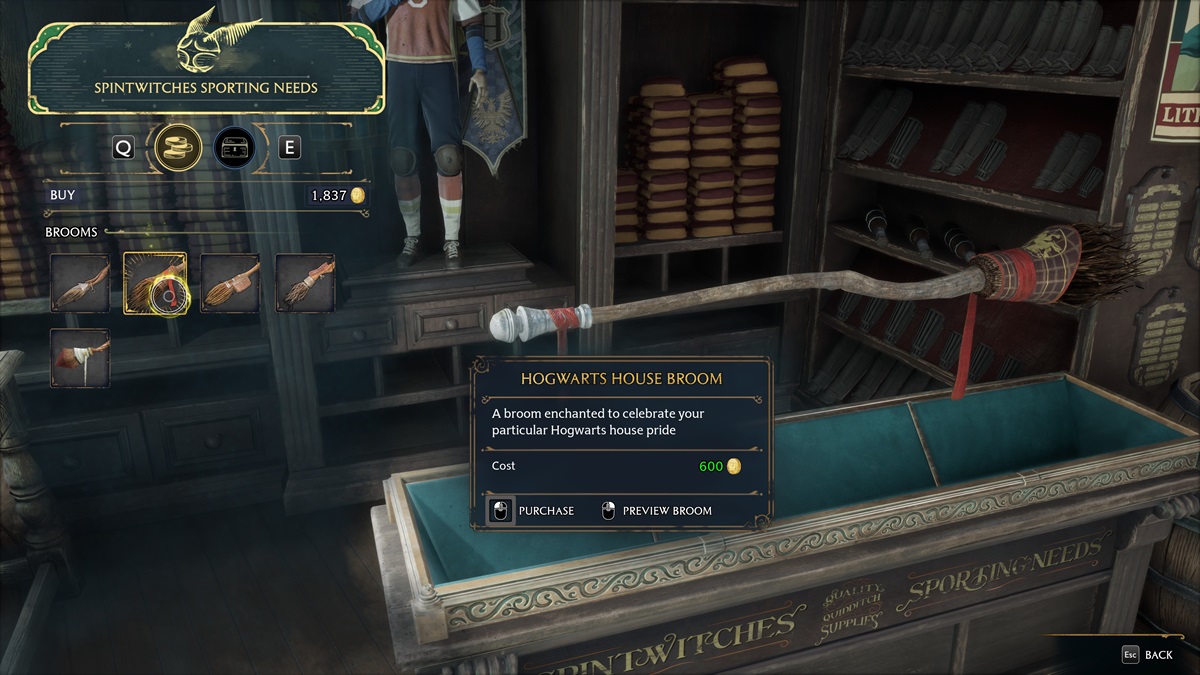Pick the broom with the leather satchel
The width and height of the screenshot is (1200, 675).
[230, 283]
